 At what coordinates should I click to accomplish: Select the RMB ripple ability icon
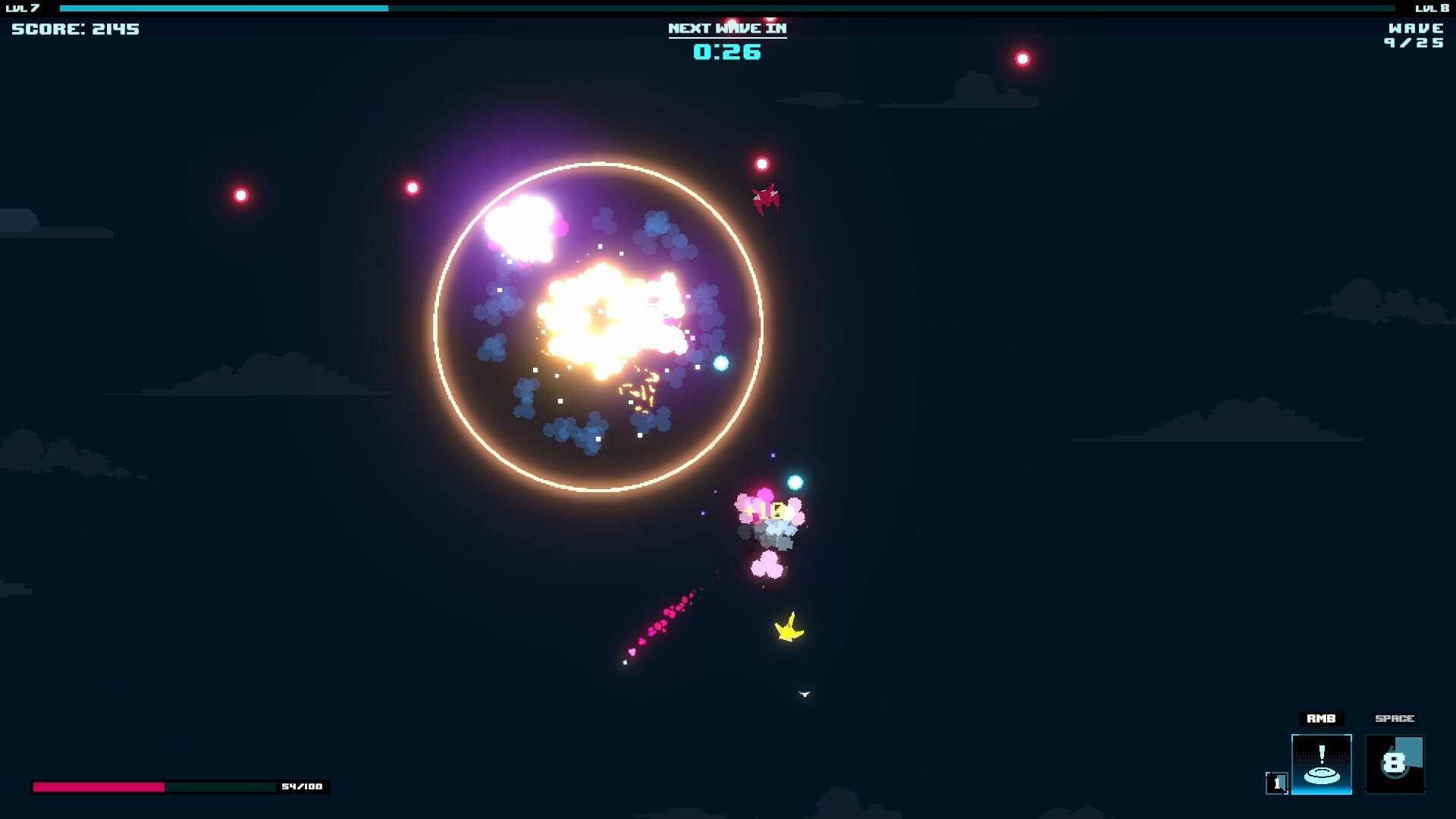(1322, 763)
